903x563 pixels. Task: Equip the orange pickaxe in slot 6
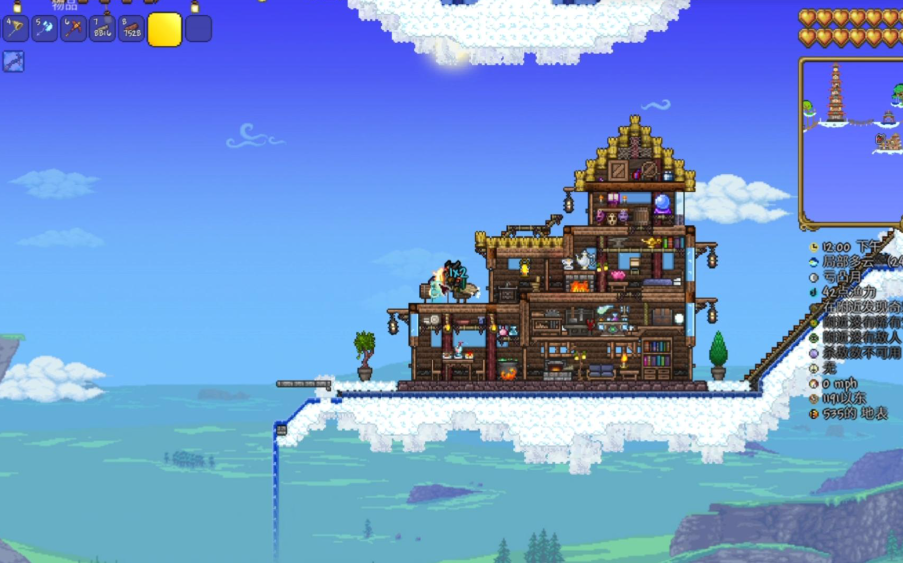click(x=73, y=28)
